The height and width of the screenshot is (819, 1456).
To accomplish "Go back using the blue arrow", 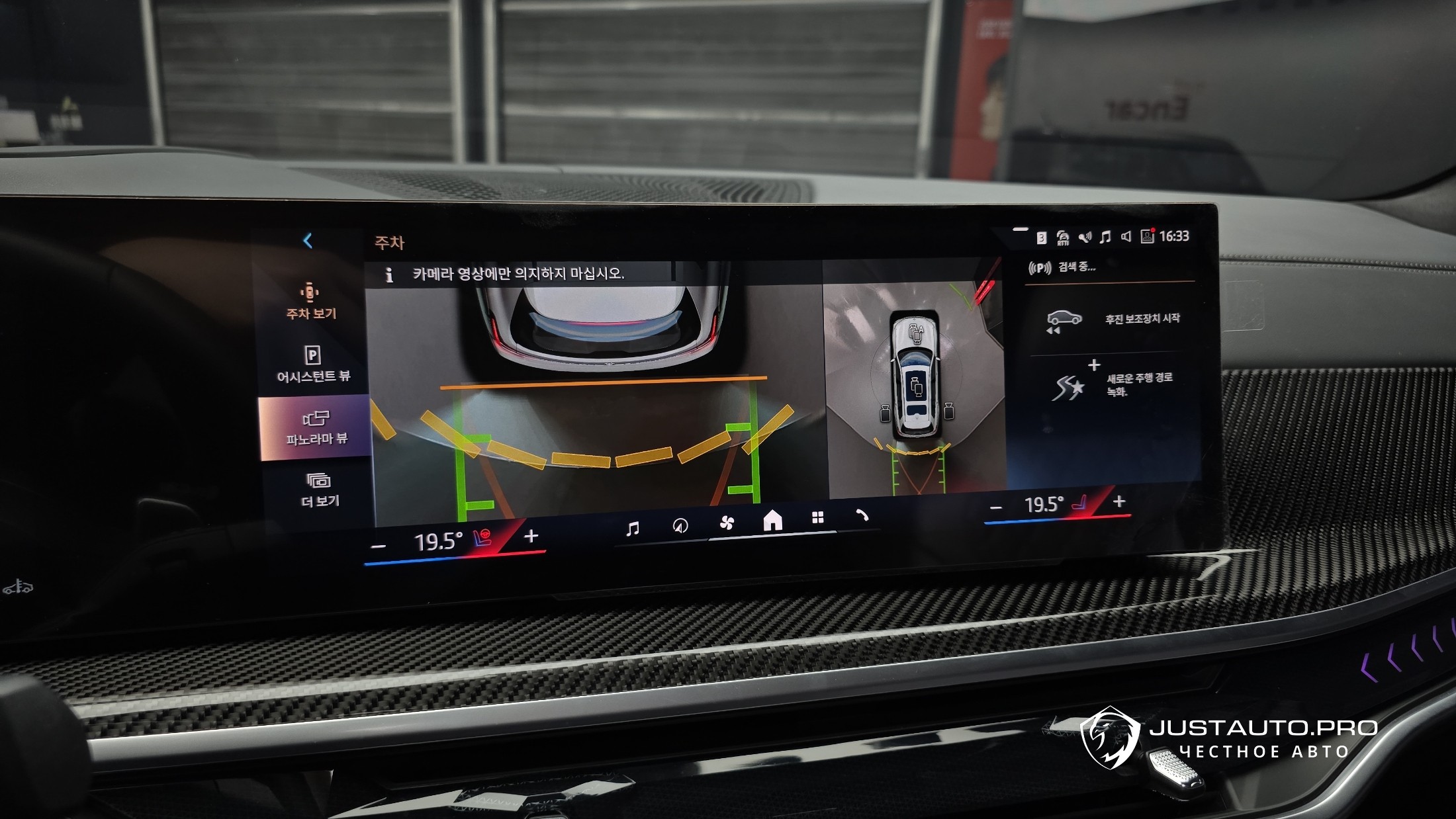I will click(308, 241).
